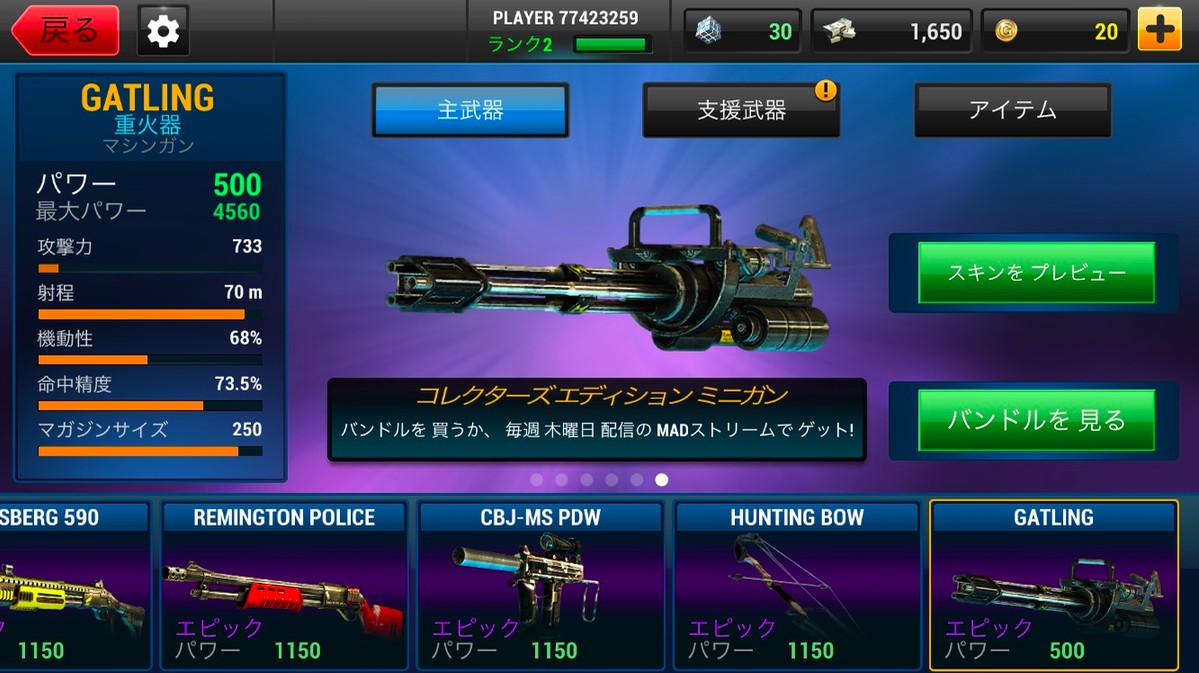Tap the cash currency counter
This screenshot has width=1199, height=673.
pos(888,31)
